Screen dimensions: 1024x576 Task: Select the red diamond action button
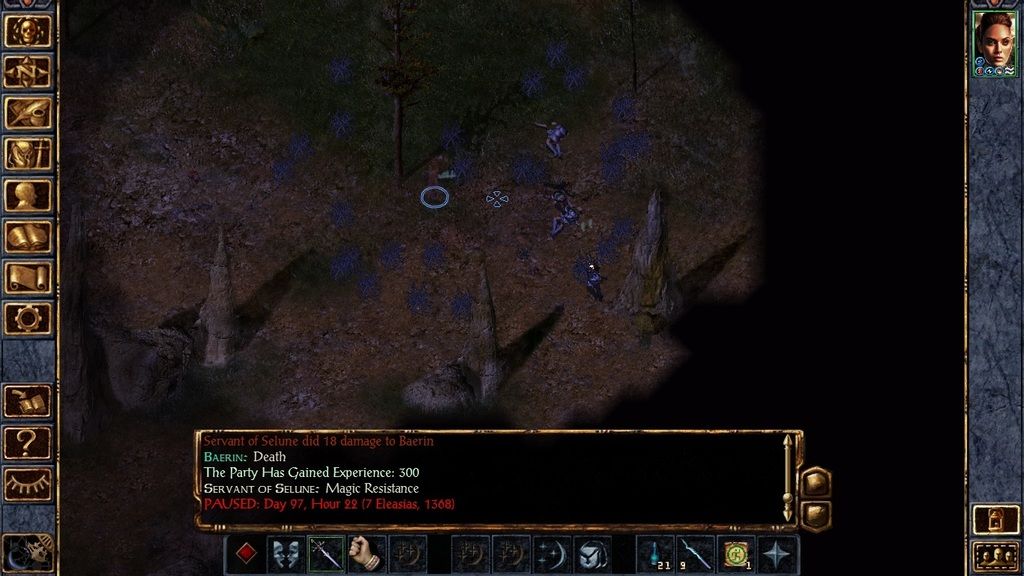coord(245,554)
